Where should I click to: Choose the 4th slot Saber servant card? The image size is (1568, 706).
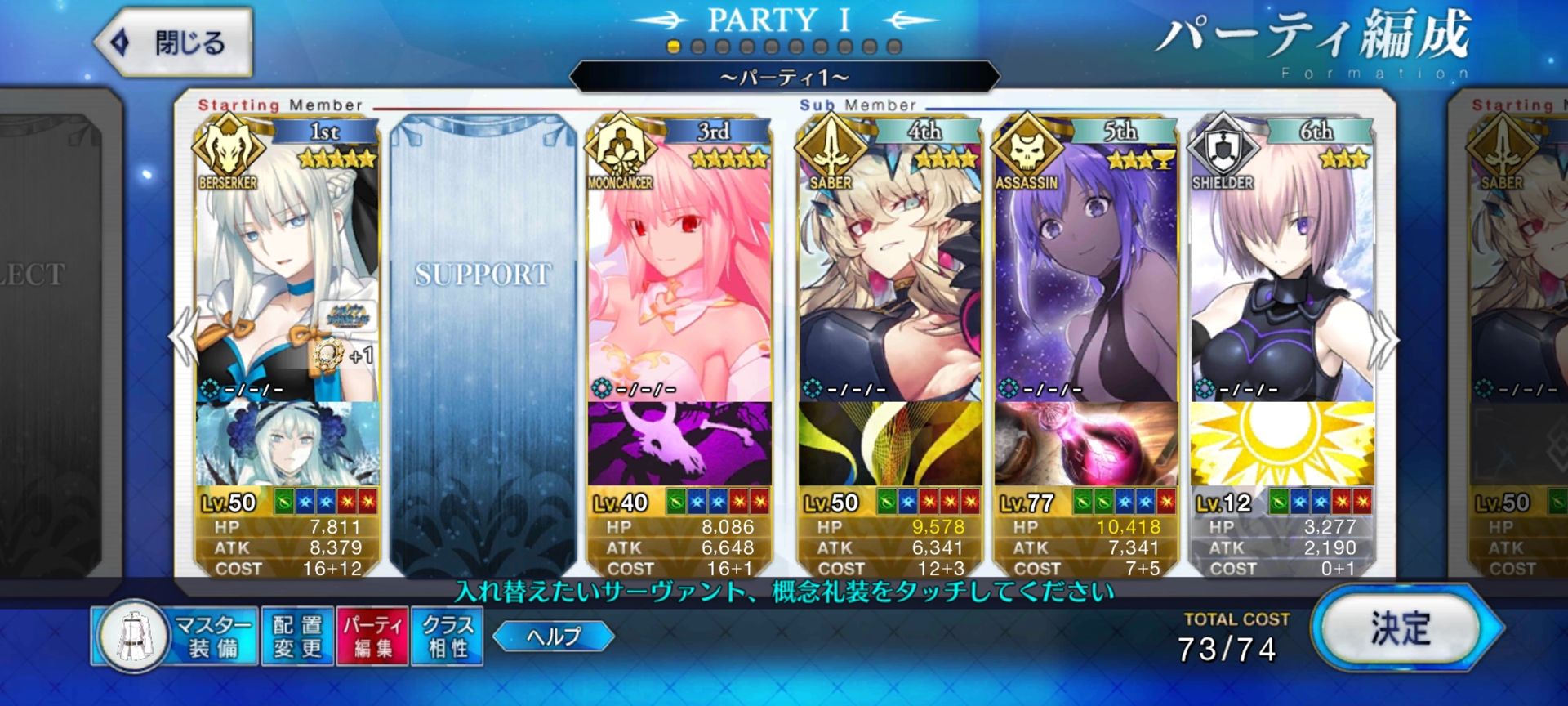click(x=890, y=270)
